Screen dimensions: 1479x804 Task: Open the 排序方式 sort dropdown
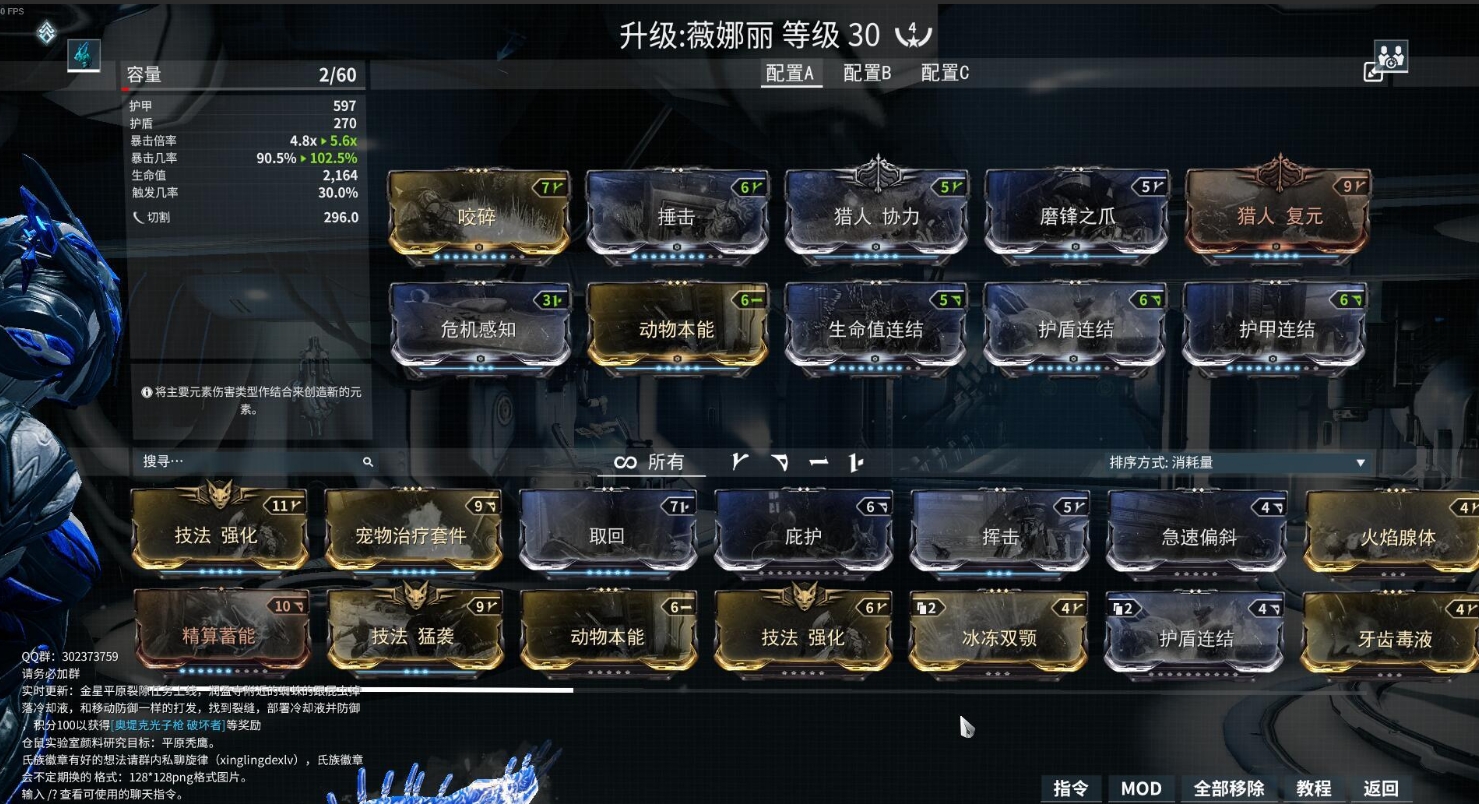(x=1236, y=462)
